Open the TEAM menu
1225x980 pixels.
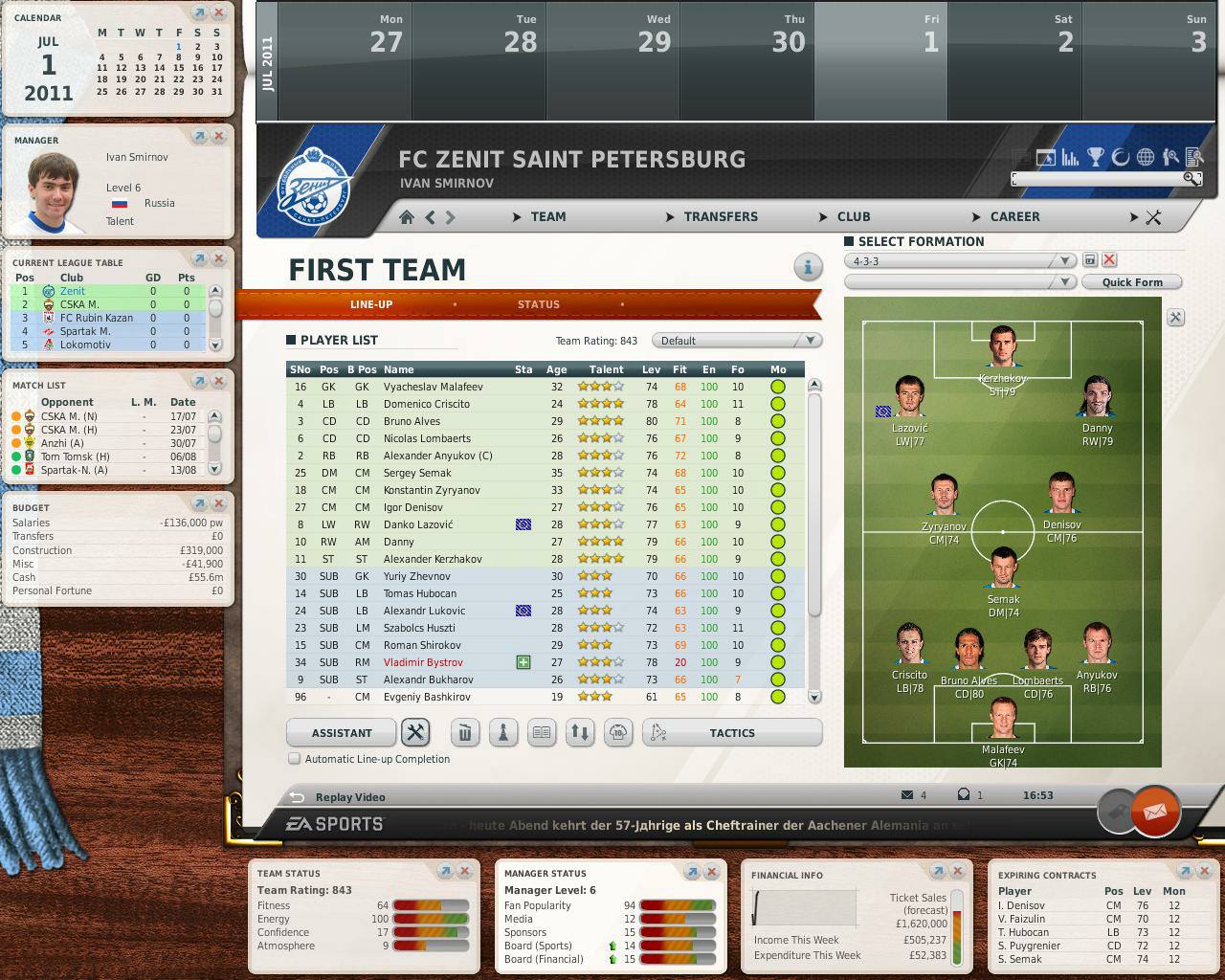547,217
